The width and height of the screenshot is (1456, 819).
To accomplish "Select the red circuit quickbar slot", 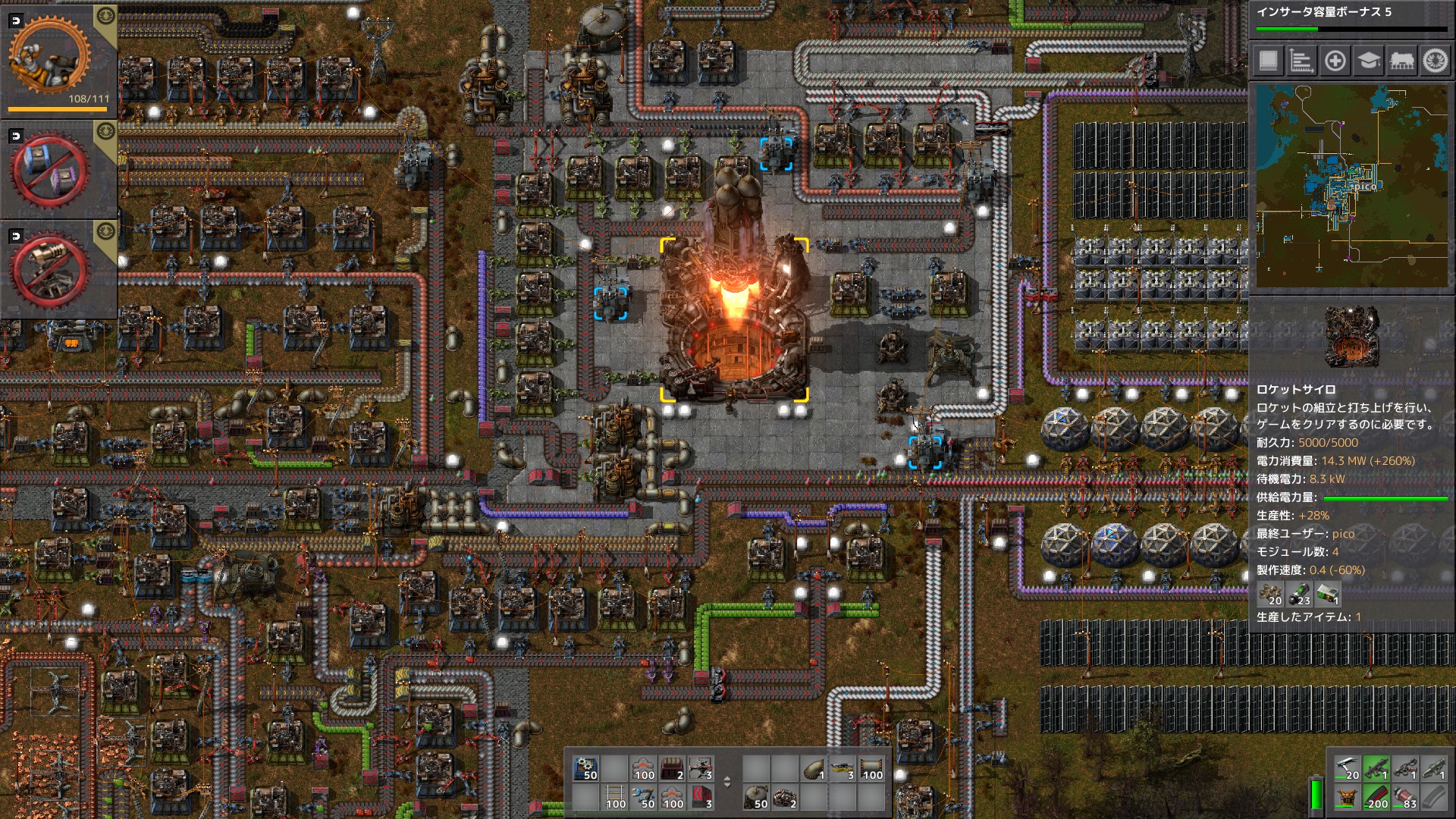I will pyautogui.click(x=700, y=795).
